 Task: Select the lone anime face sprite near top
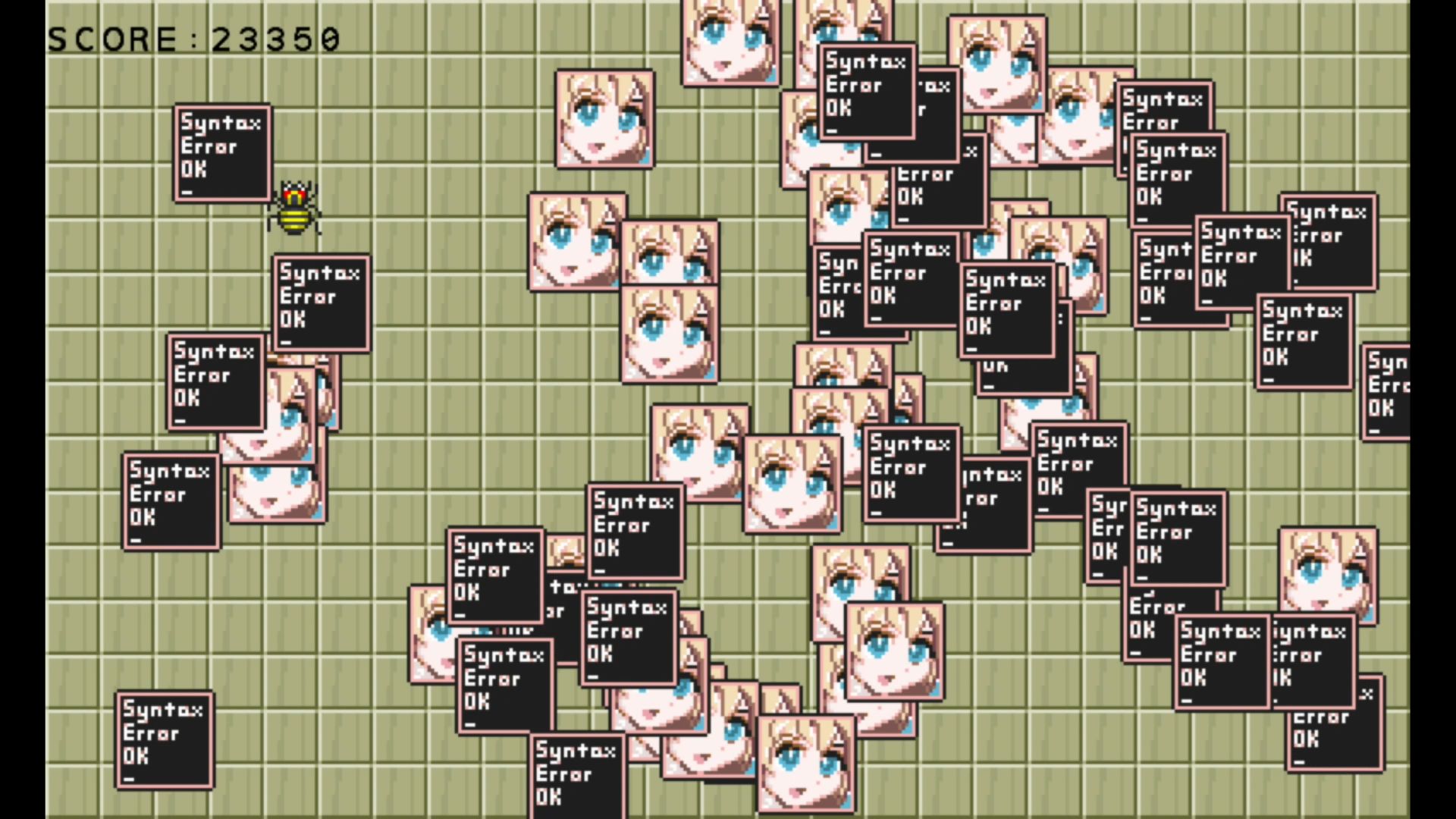604,119
